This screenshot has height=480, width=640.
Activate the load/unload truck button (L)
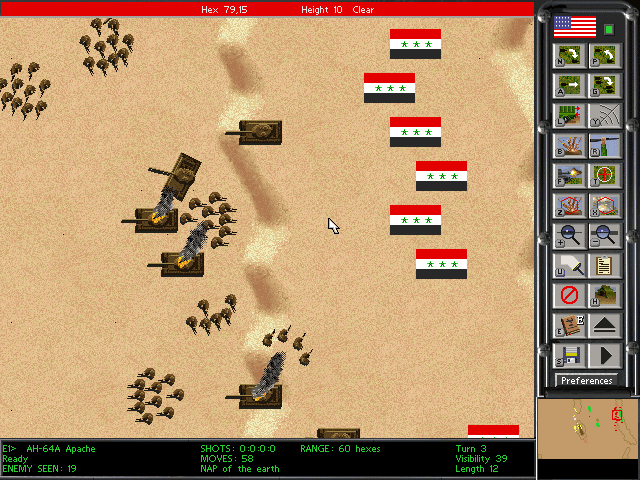[x=568, y=115]
